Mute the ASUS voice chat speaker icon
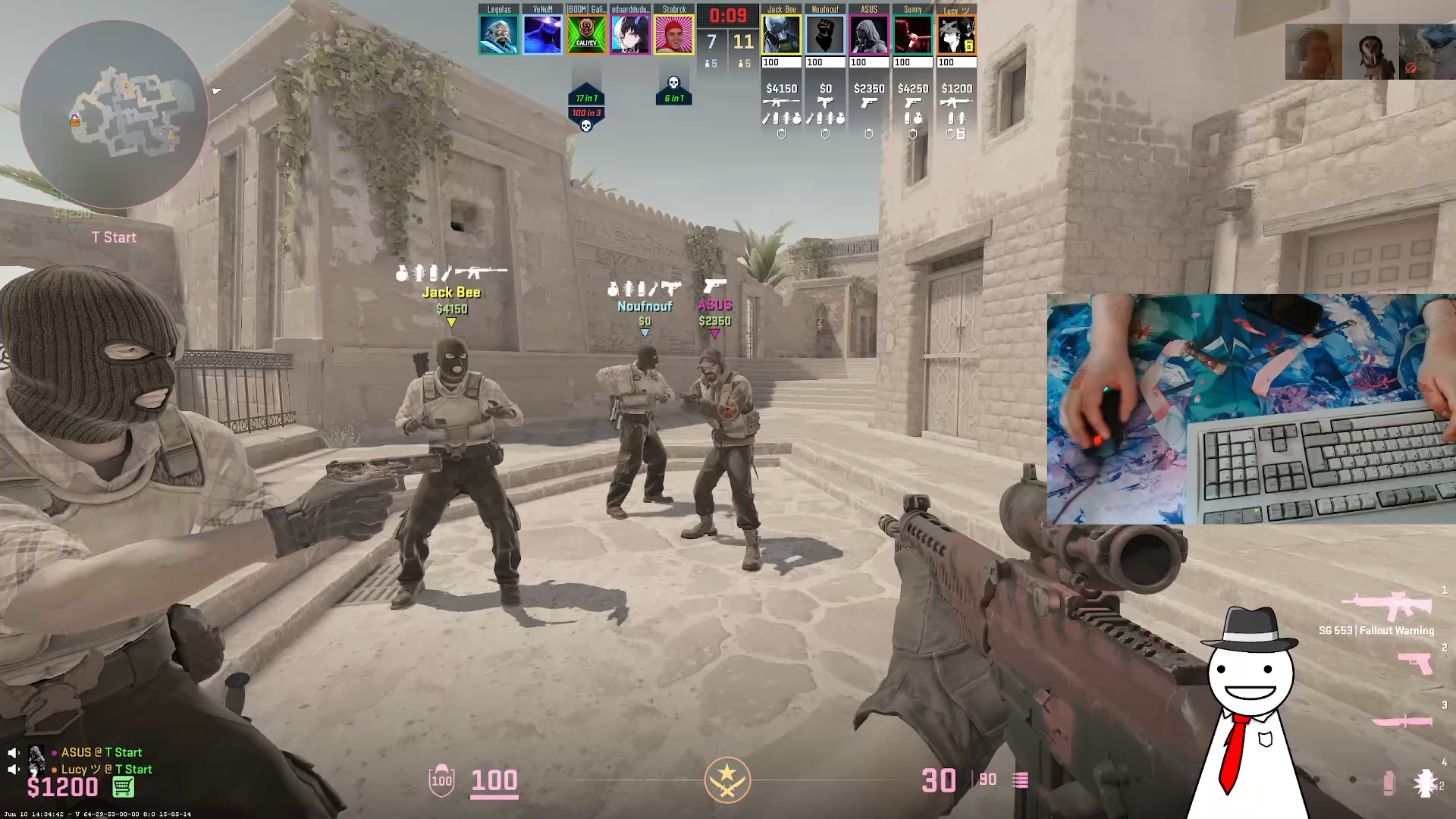Image resolution: width=1456 pixels, height=819 pixels. [13, 752]
